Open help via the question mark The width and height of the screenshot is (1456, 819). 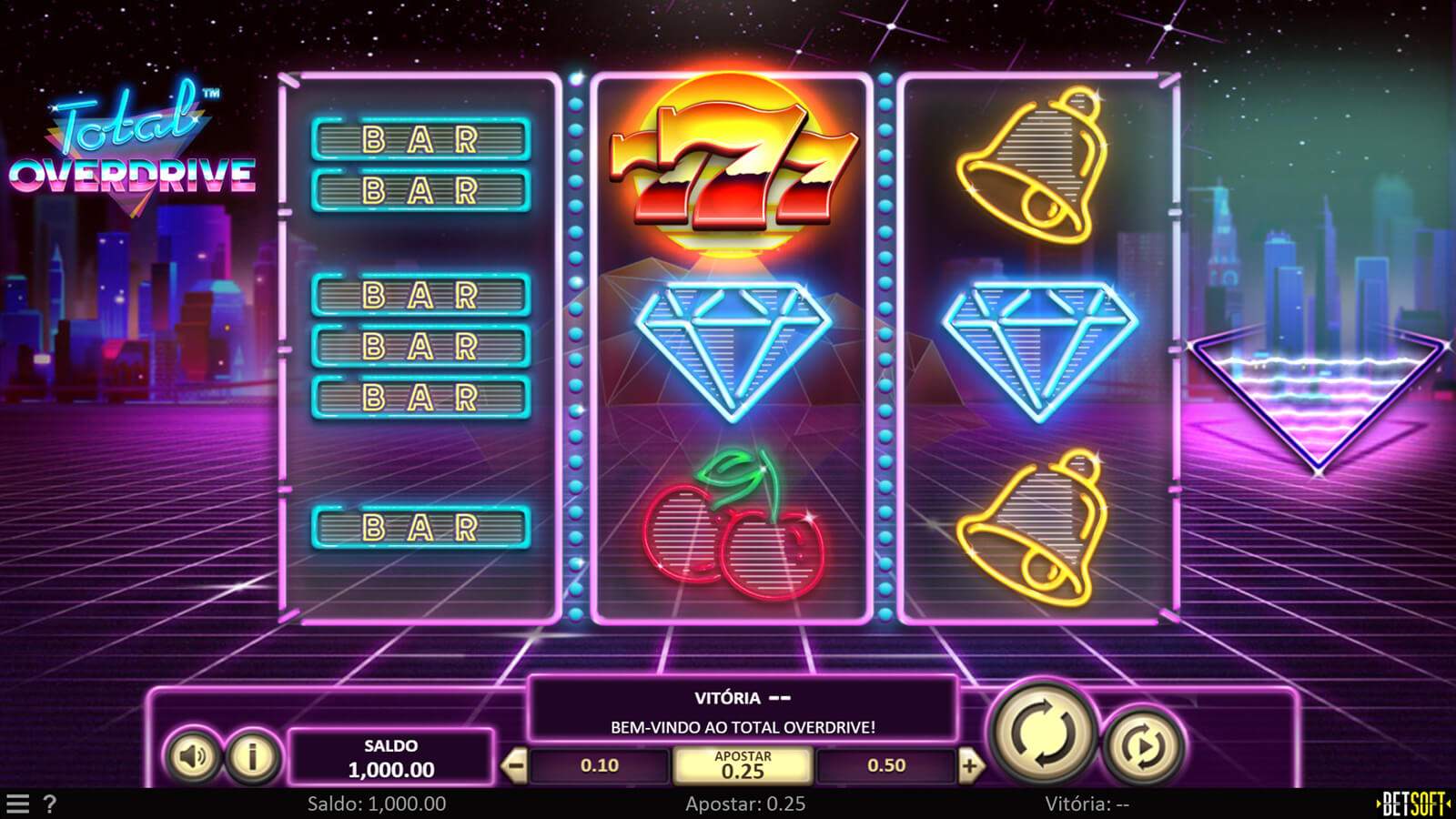pyautogui.click(x=50, y=804)
